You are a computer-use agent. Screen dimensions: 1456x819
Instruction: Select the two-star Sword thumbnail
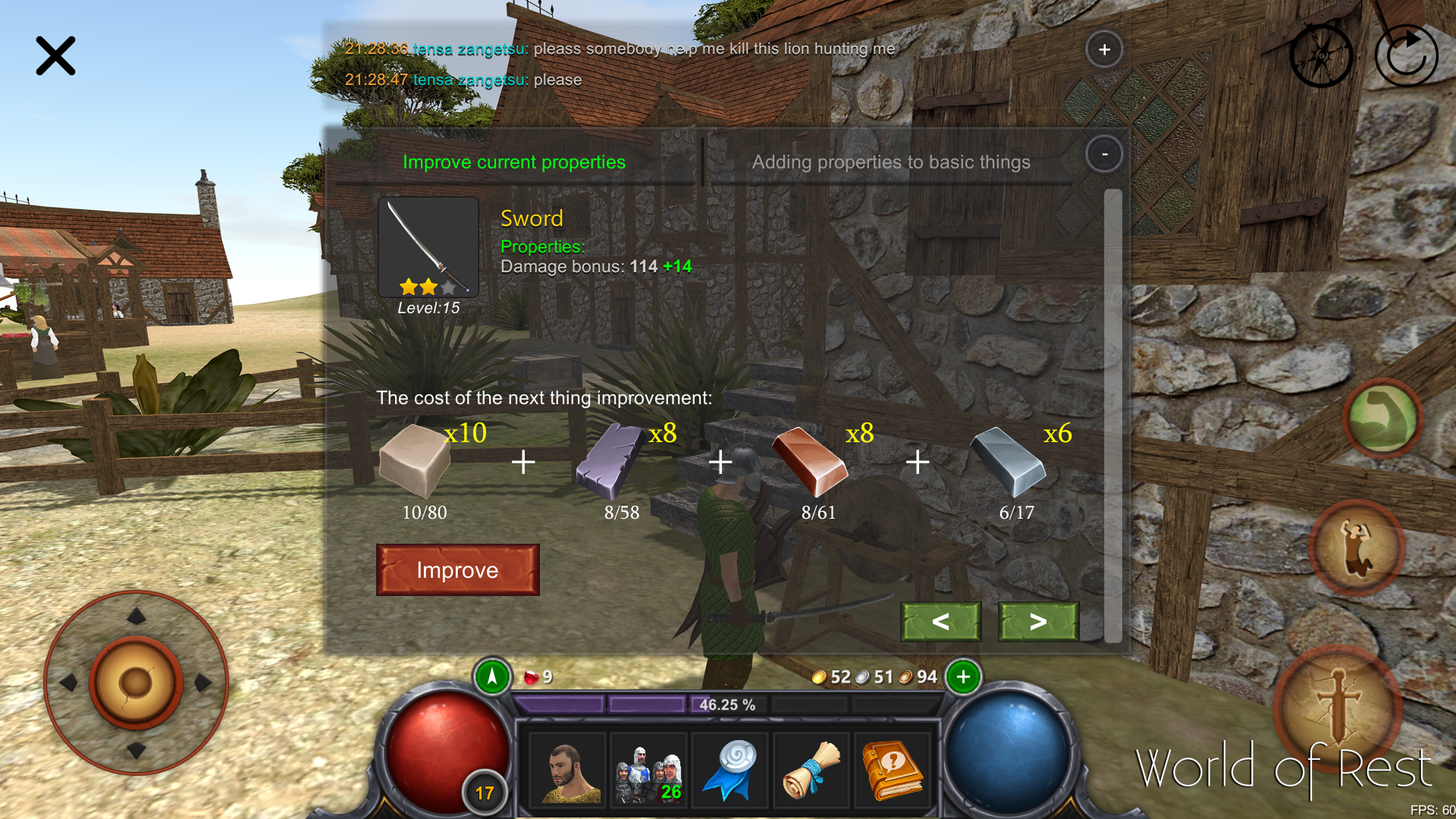click(x=428, y=246)
